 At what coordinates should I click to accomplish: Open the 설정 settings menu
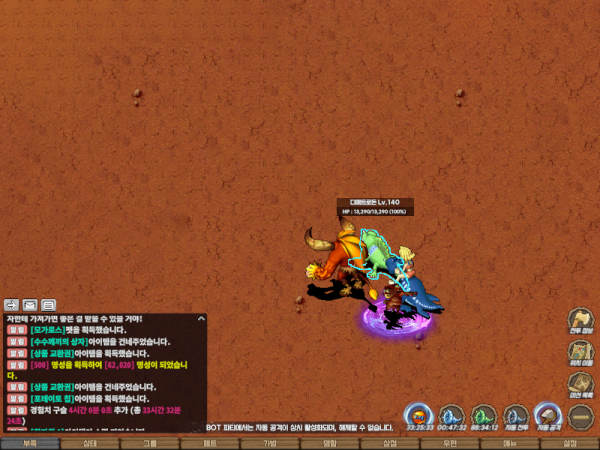tap(570, 443)
